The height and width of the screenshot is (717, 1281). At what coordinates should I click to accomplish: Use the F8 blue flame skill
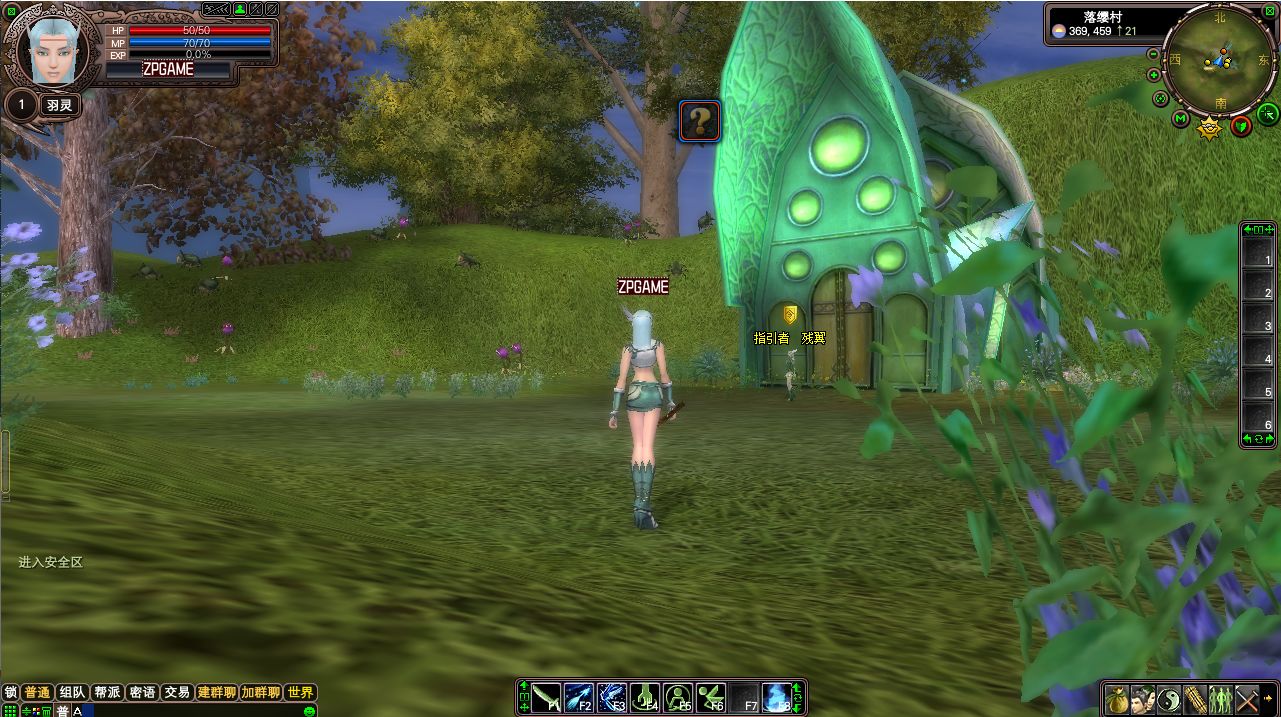tap(776, 697)
